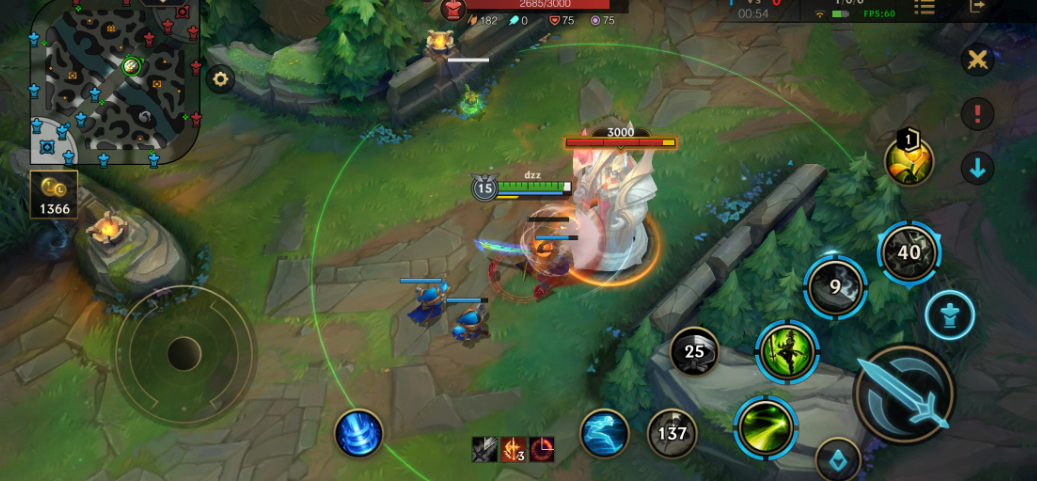Select the target-tower attack button

coord(949,317)
